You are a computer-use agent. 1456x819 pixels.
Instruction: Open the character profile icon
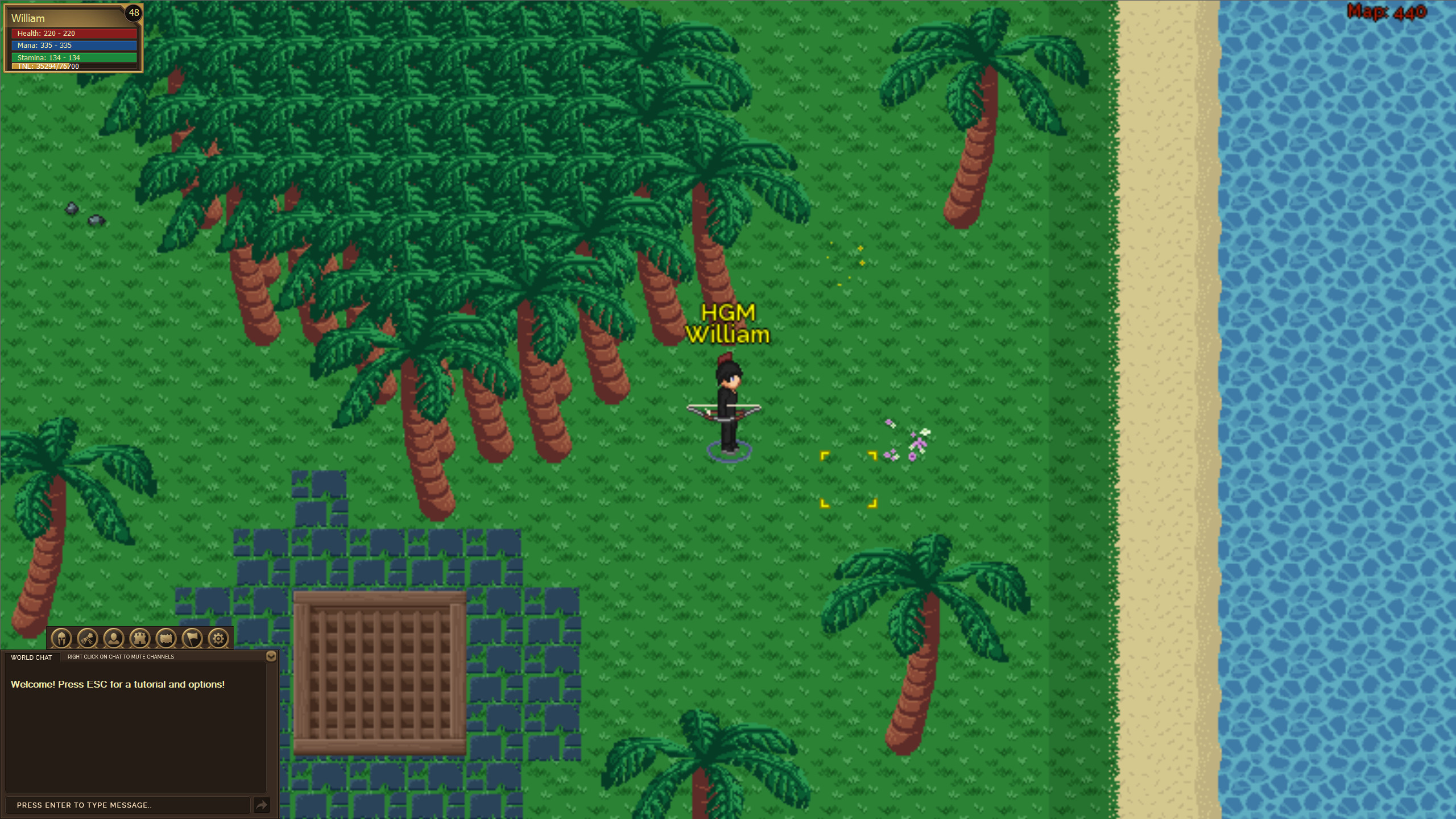114,638
